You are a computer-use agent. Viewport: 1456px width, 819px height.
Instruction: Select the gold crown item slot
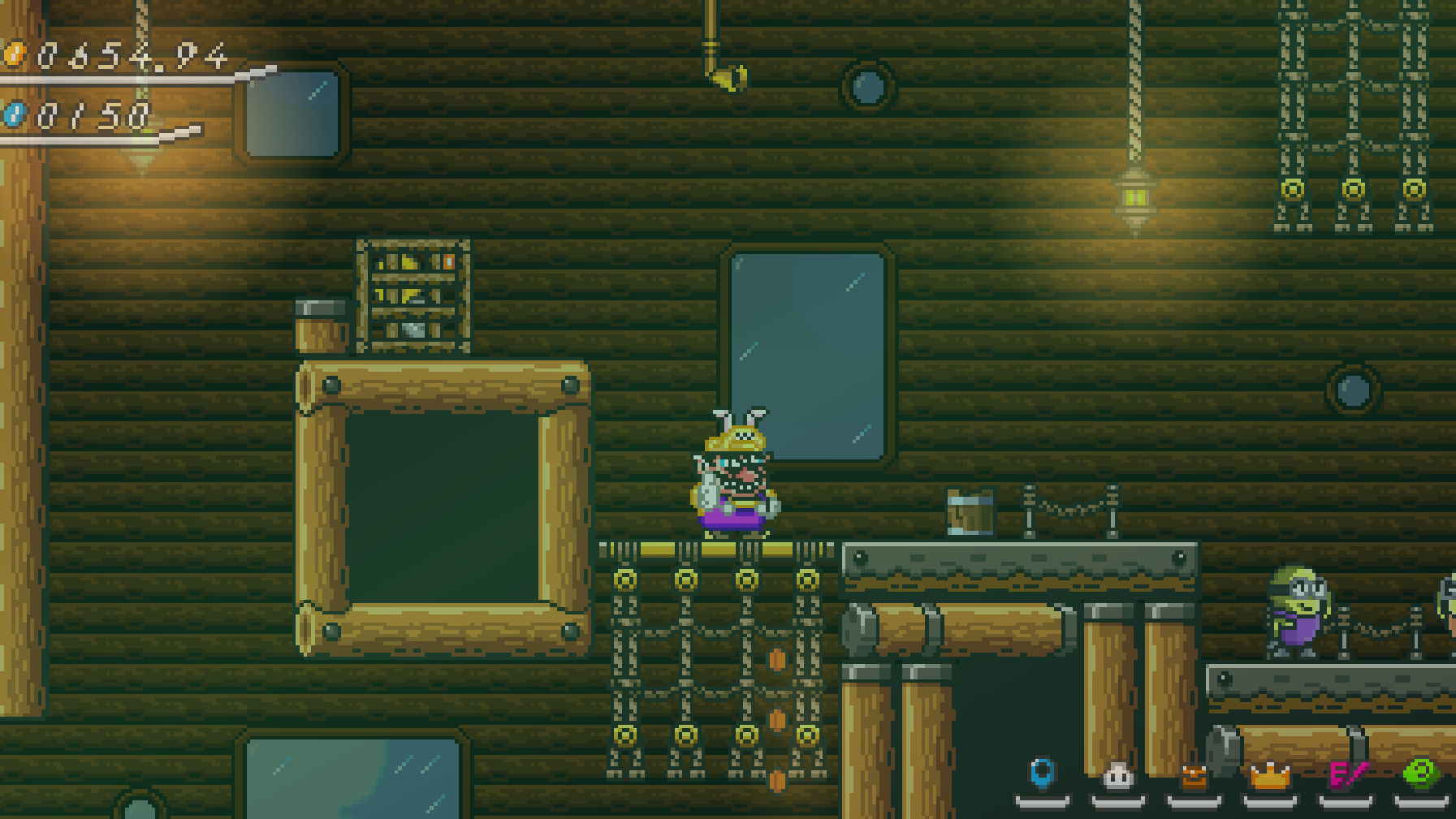[1270, 777]
